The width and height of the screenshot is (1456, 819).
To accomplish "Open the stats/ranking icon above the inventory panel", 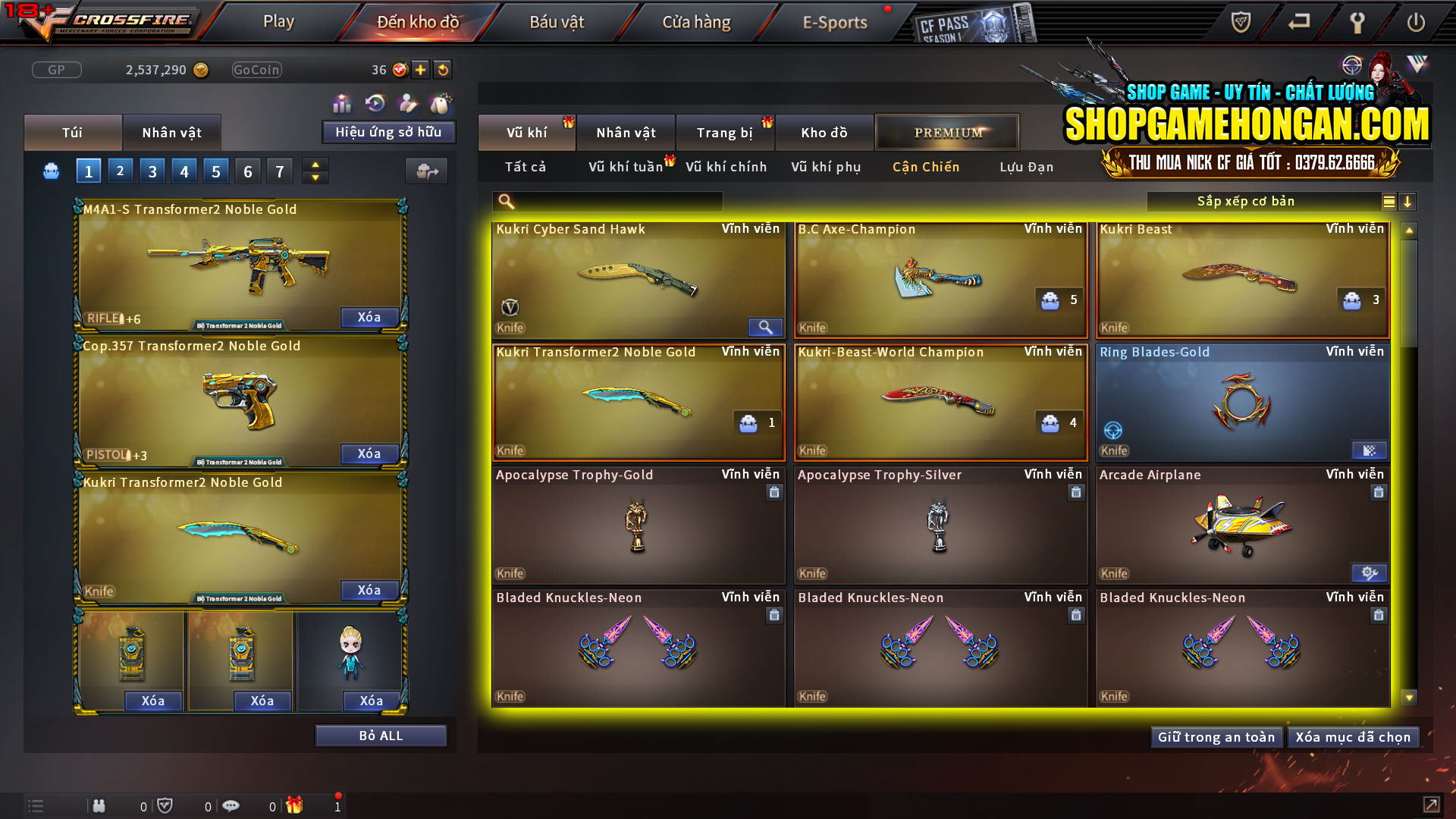I will [342, 104].
